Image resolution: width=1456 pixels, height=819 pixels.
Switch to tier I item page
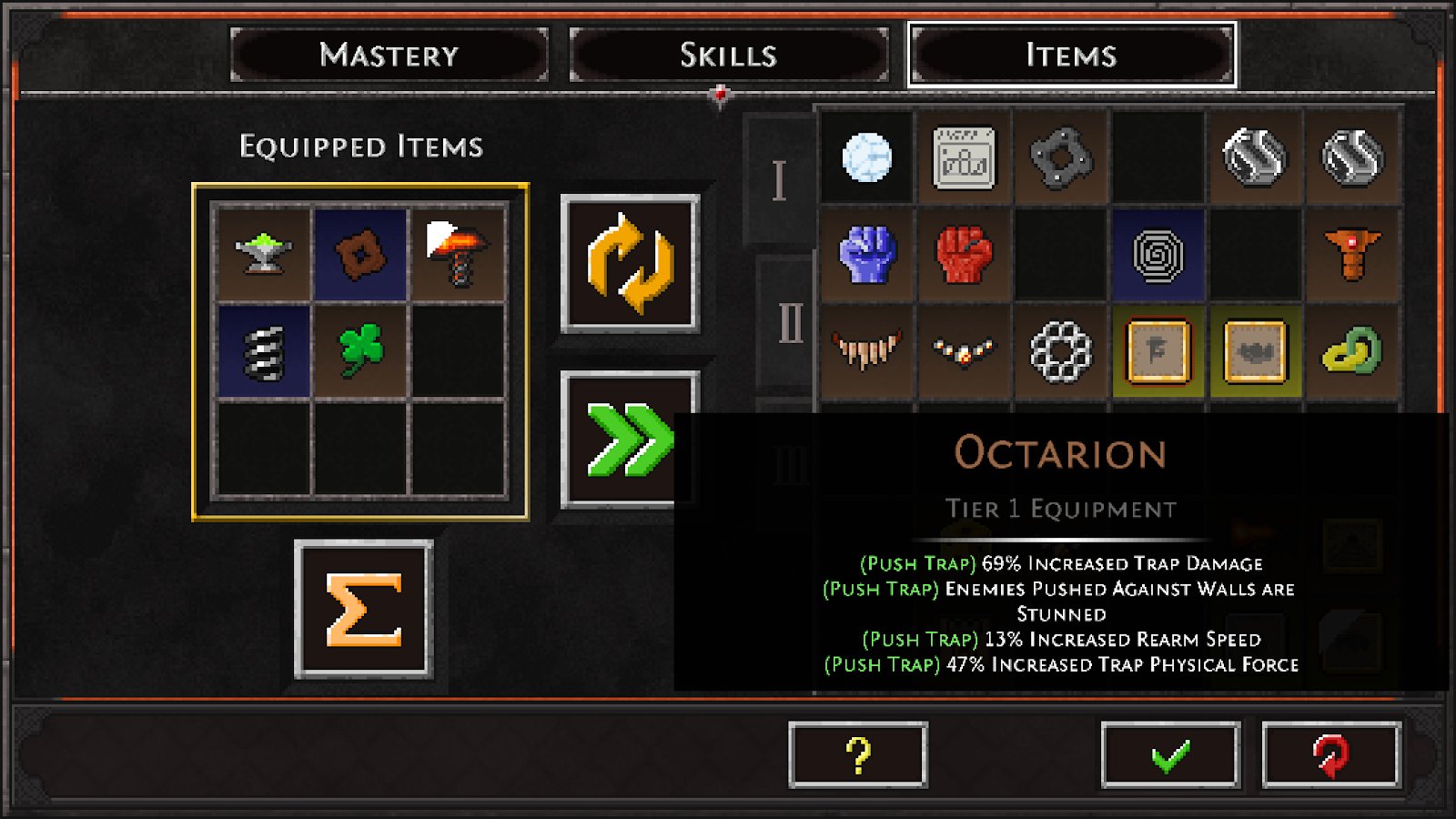779,180
